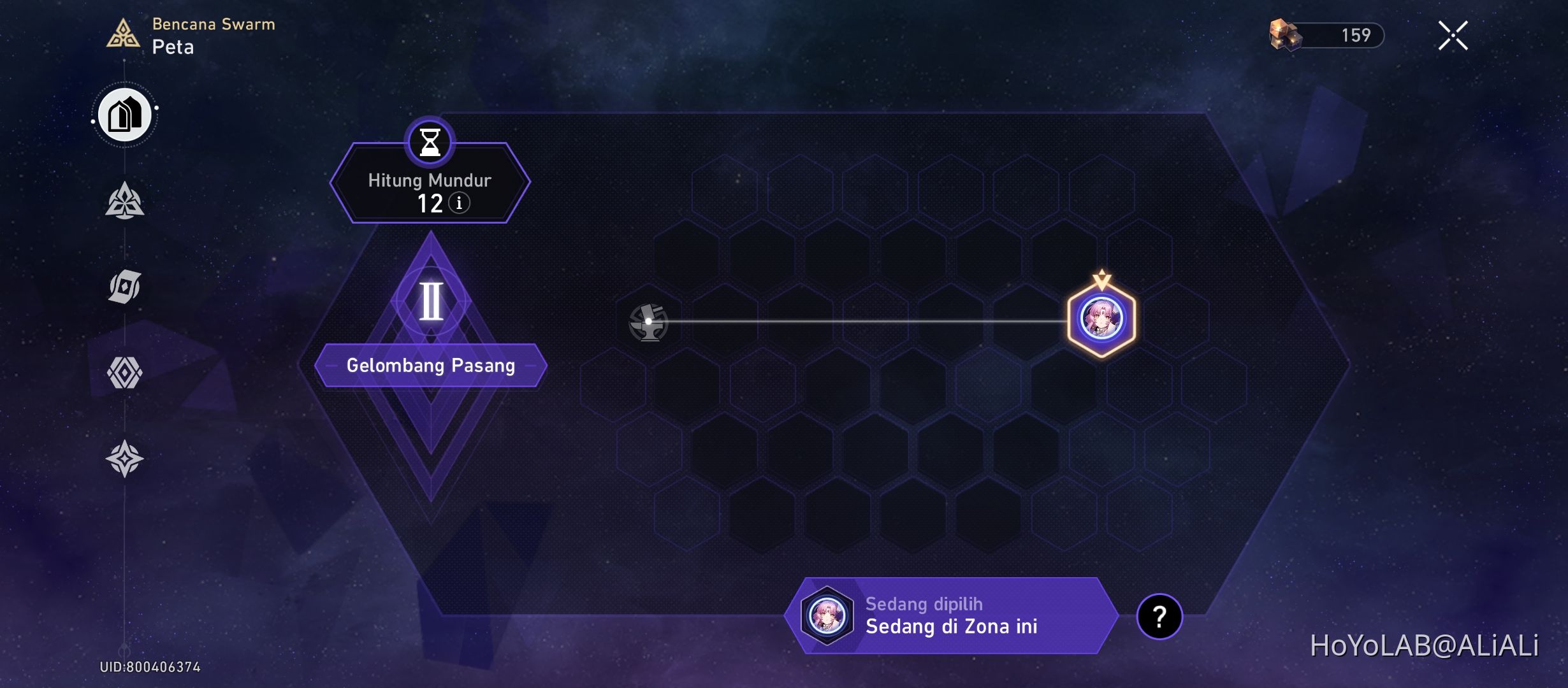1568x688 pixels.
Task: Open the Bencana Swarm title menu
Action: click(214, 25)
